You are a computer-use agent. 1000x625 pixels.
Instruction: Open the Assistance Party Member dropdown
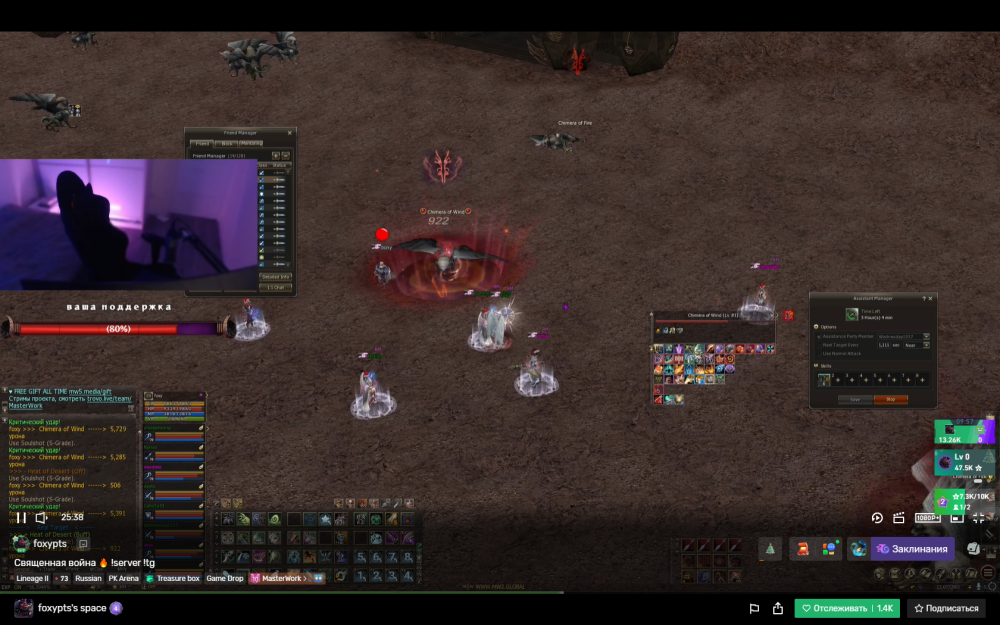pos(926,336)
